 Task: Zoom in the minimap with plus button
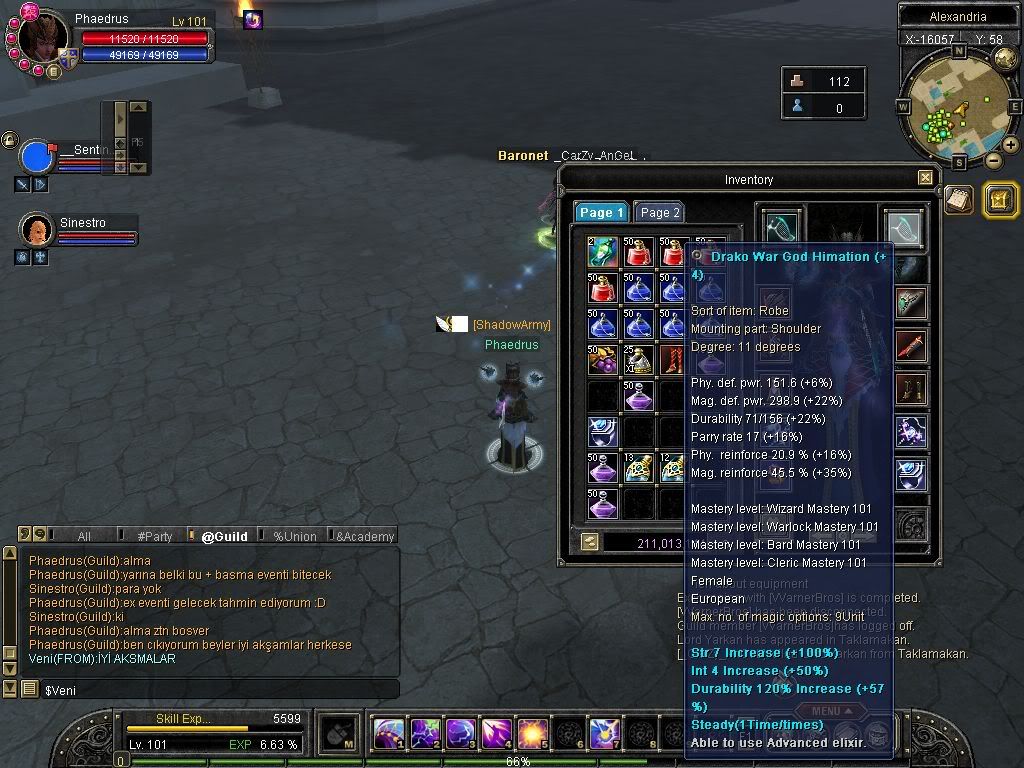point(1011,145)
